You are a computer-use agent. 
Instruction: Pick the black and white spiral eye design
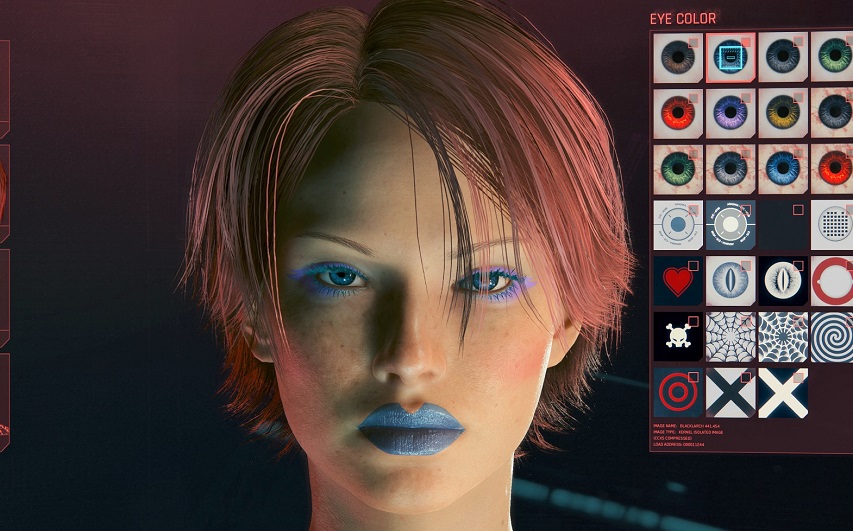(832, 337)
